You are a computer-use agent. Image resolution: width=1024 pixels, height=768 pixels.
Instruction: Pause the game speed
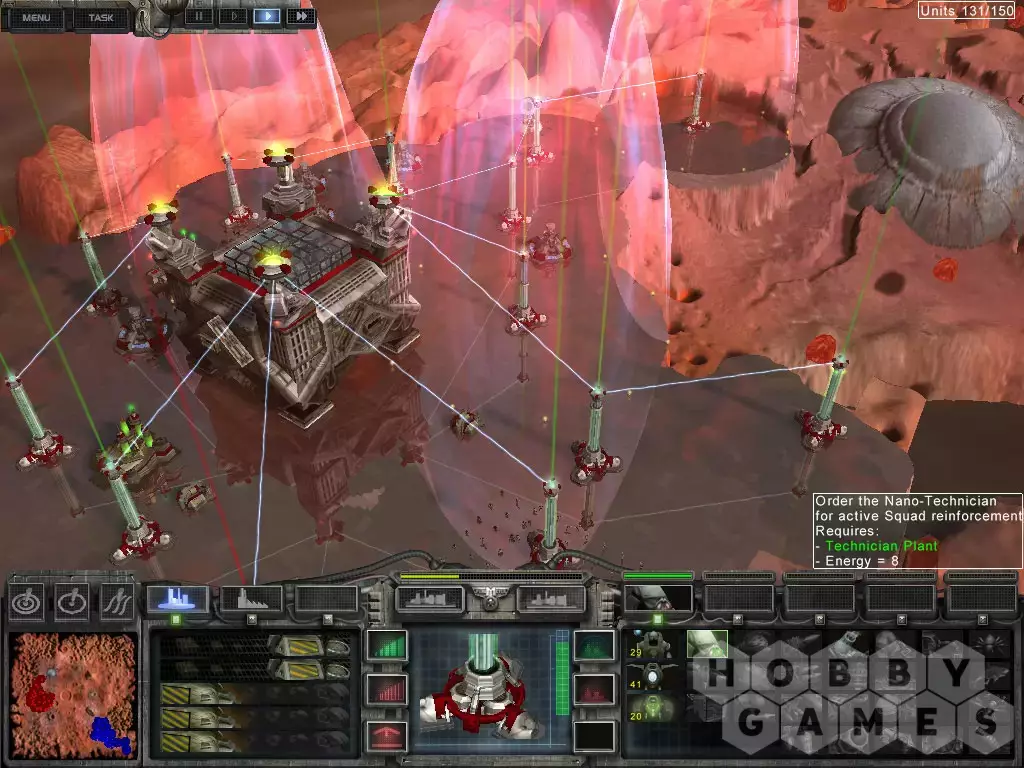tap(200, 16)
